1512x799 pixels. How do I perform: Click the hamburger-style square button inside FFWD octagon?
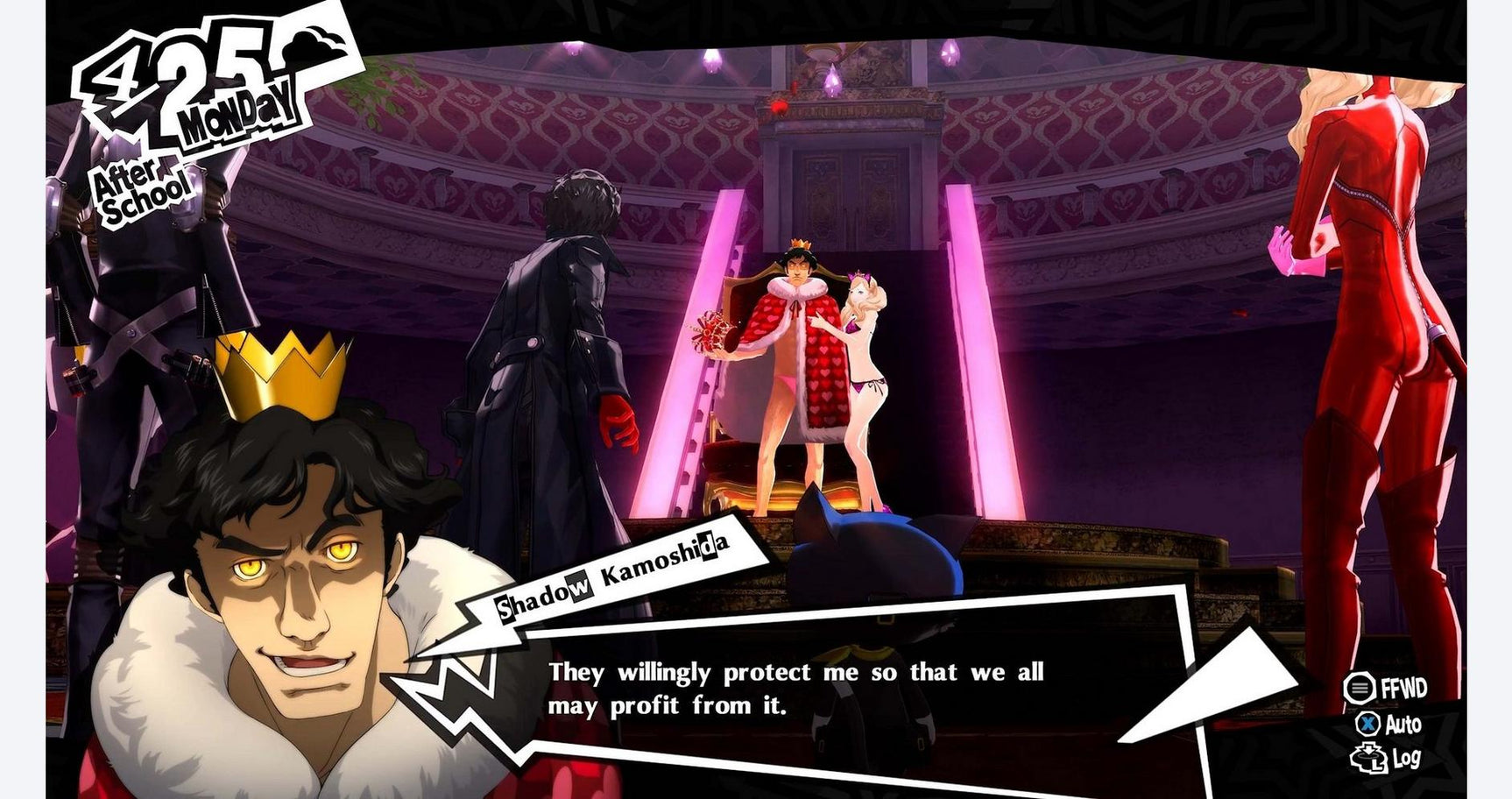coord(1360,687)
